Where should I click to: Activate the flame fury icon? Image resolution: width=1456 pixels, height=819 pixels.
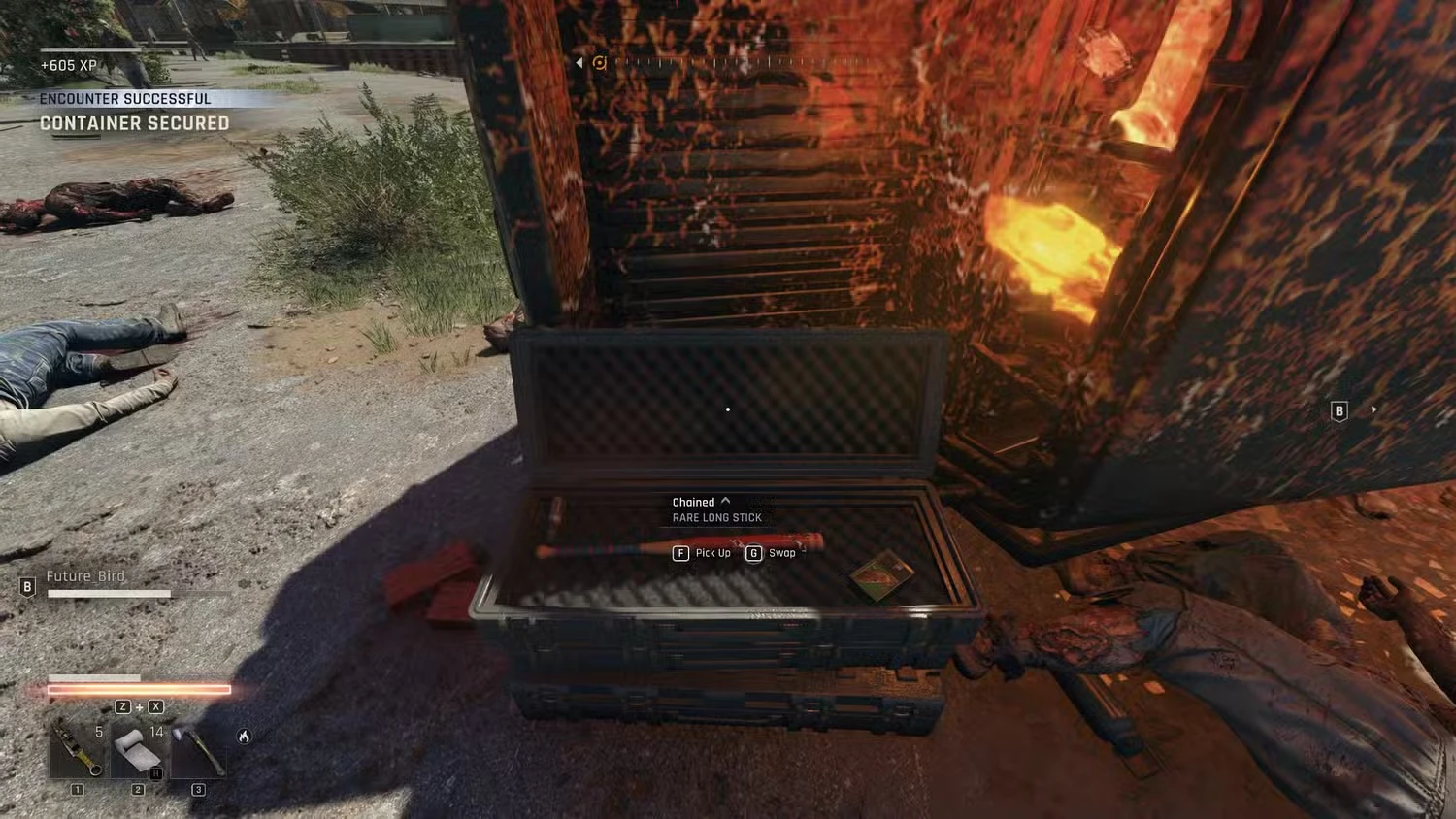pos(245,737)
